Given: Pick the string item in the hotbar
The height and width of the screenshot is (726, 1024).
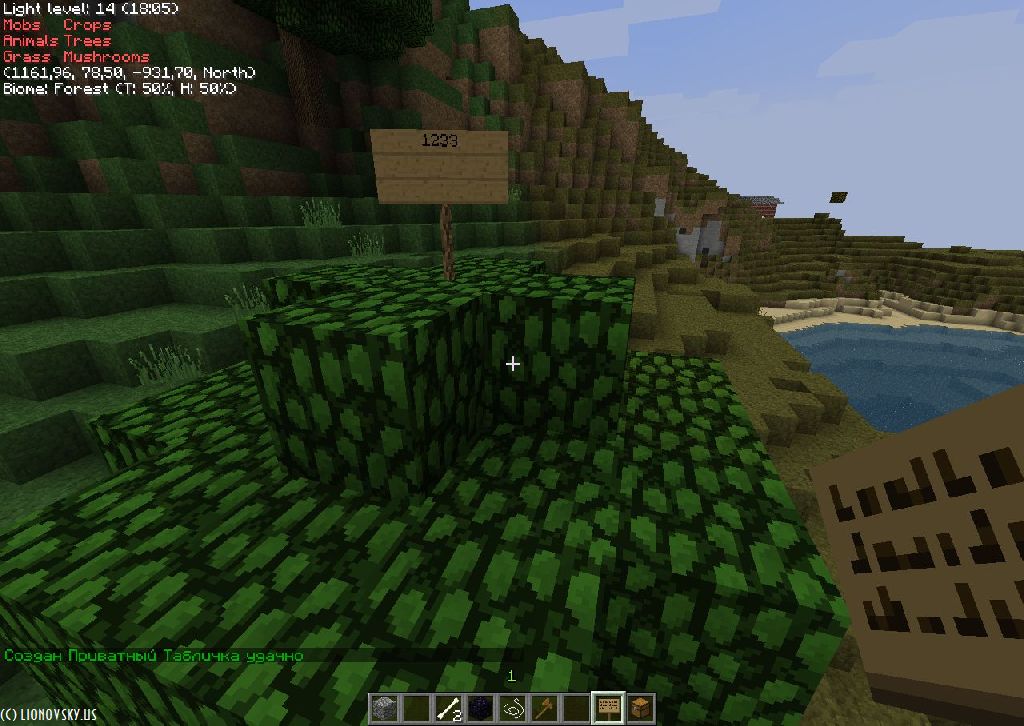Looking at the screenshot, I should tap(513, 708).
